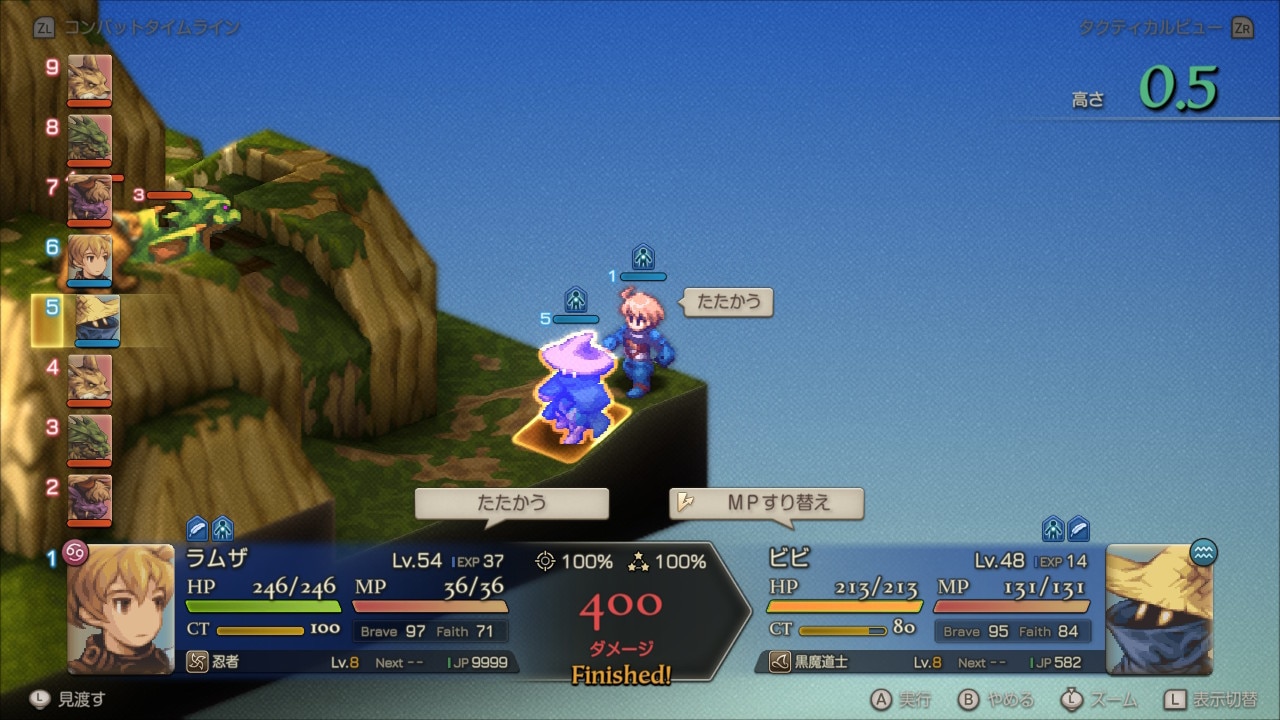The width and height of the screenshot is (1280, 720).
Task: Click Vivi's Aquarius zodiac sign icon
Action: (1204, 552)
